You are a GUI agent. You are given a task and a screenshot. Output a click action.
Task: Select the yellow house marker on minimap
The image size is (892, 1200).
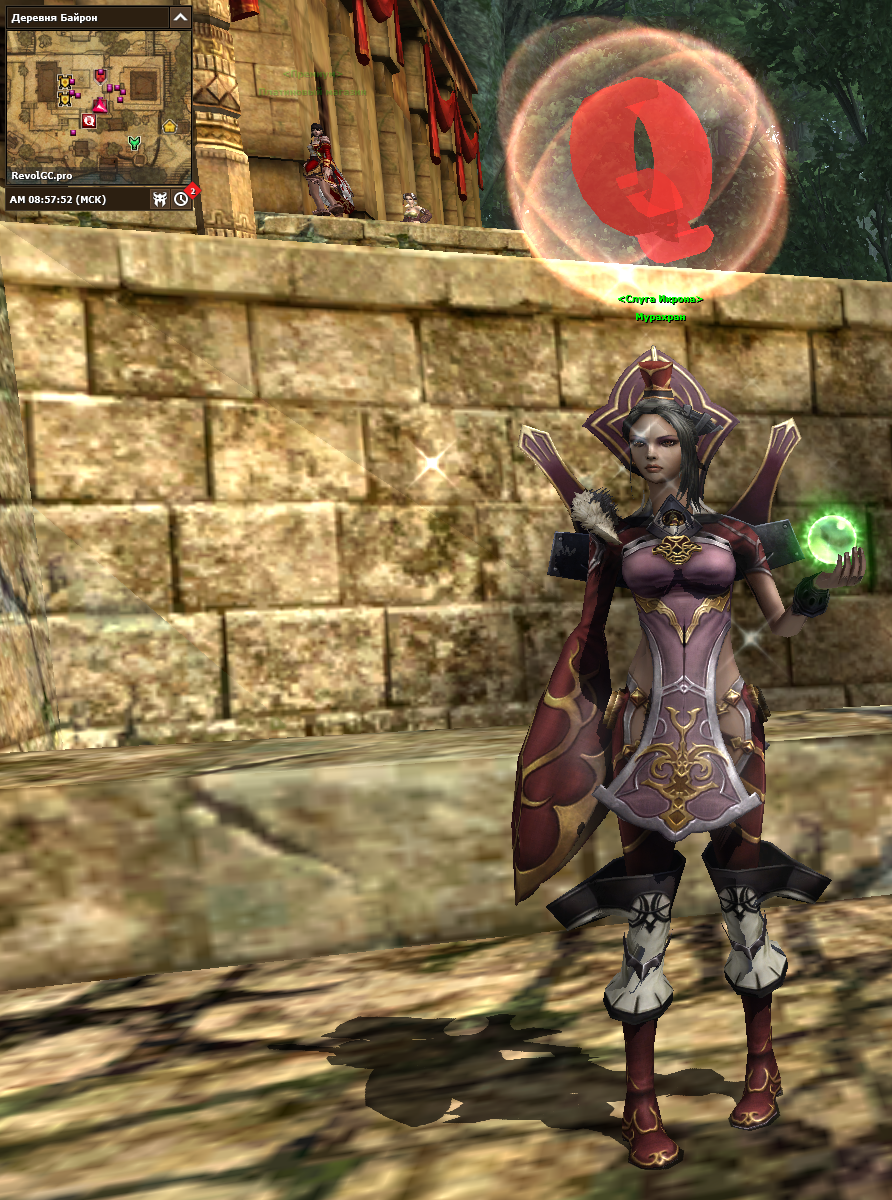point(169,126)
